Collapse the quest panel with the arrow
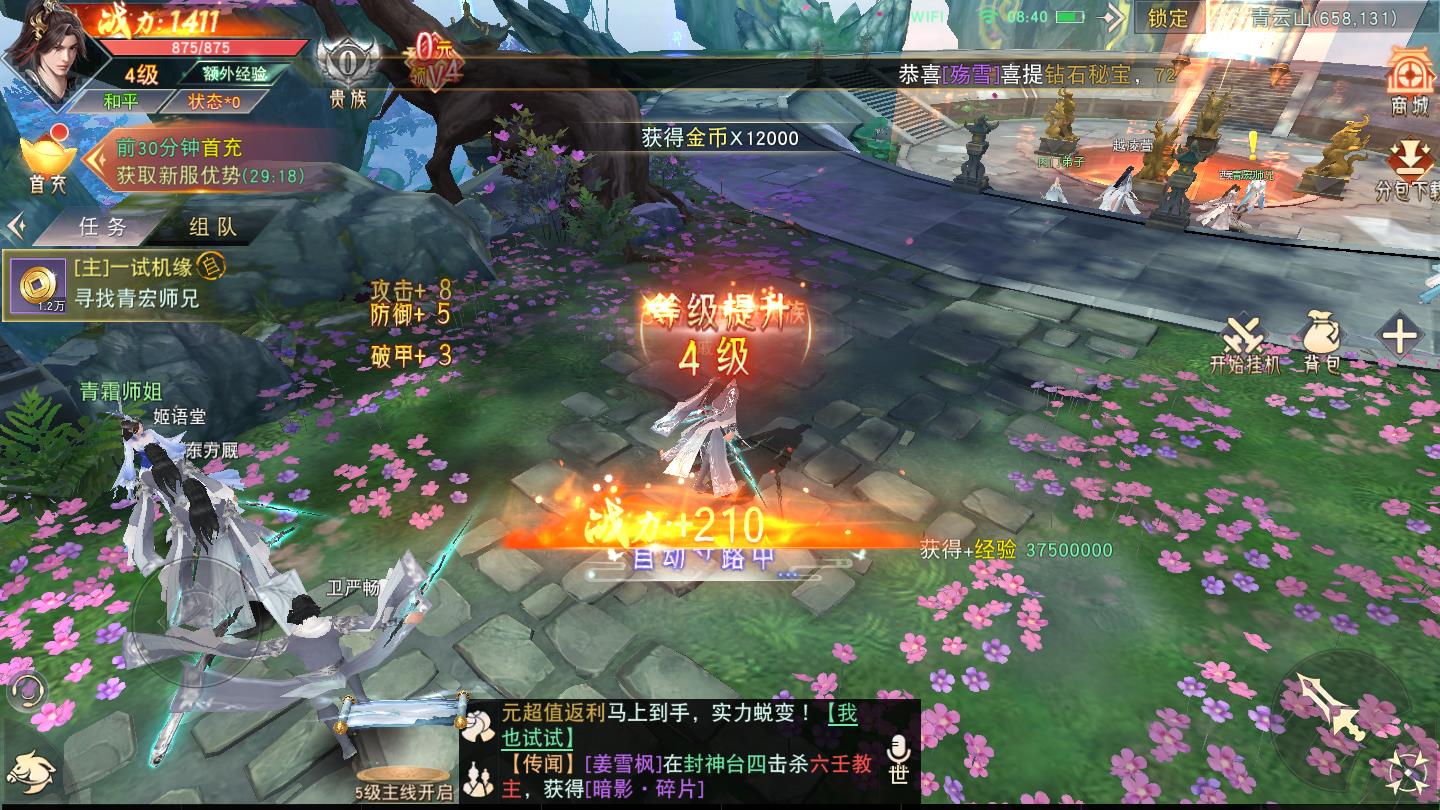1440x810 pixels. (x=15, y=227)
